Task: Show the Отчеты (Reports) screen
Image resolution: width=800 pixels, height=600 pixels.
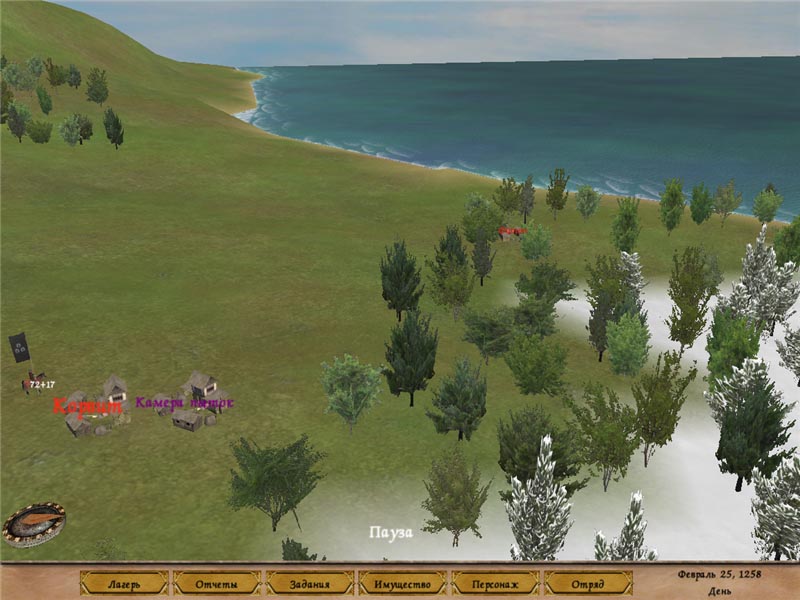Action: pos(216,583)
